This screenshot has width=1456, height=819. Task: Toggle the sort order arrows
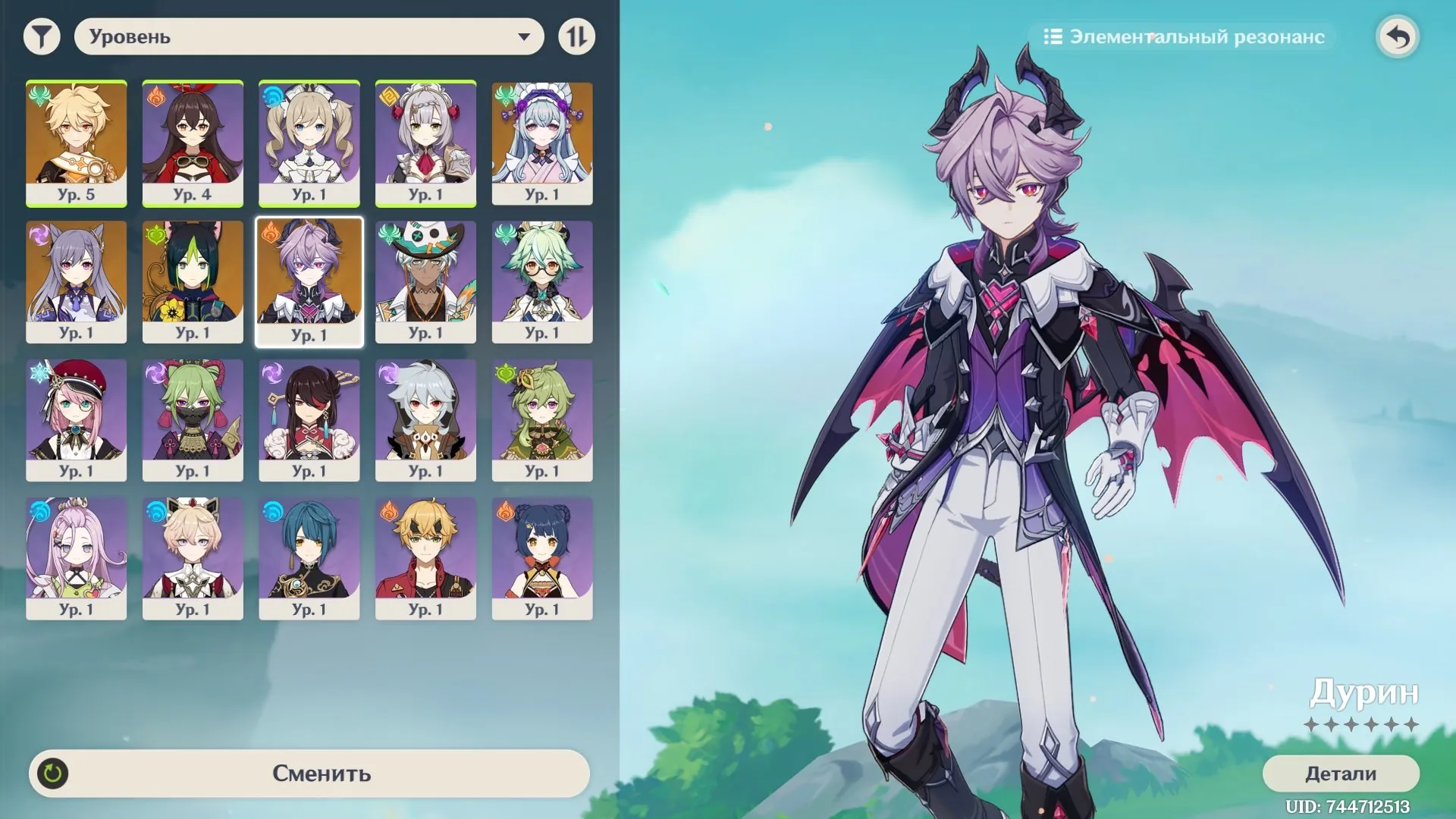click(576, 36)
